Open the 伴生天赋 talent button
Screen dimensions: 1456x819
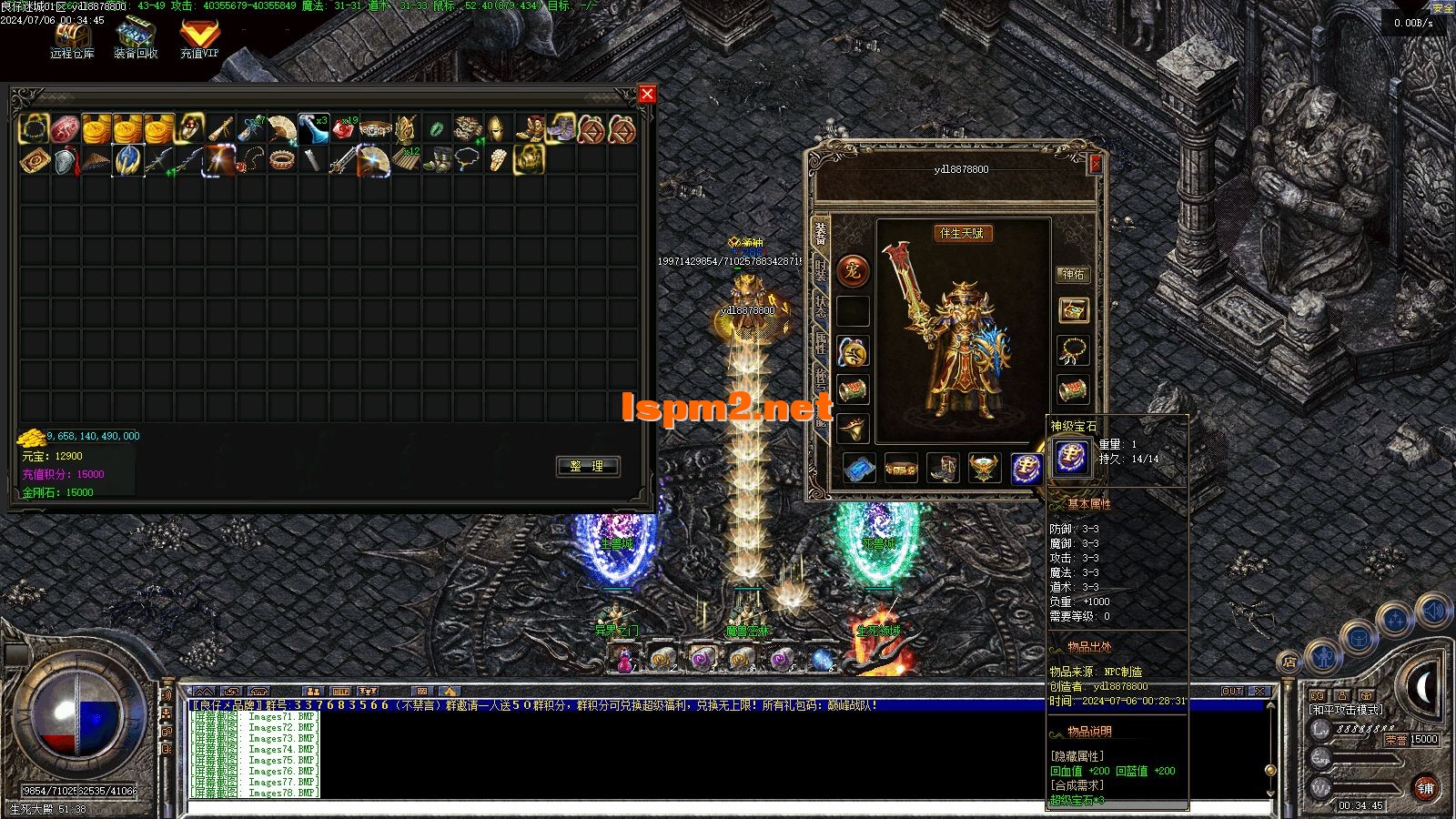click(x=961, y=233)
